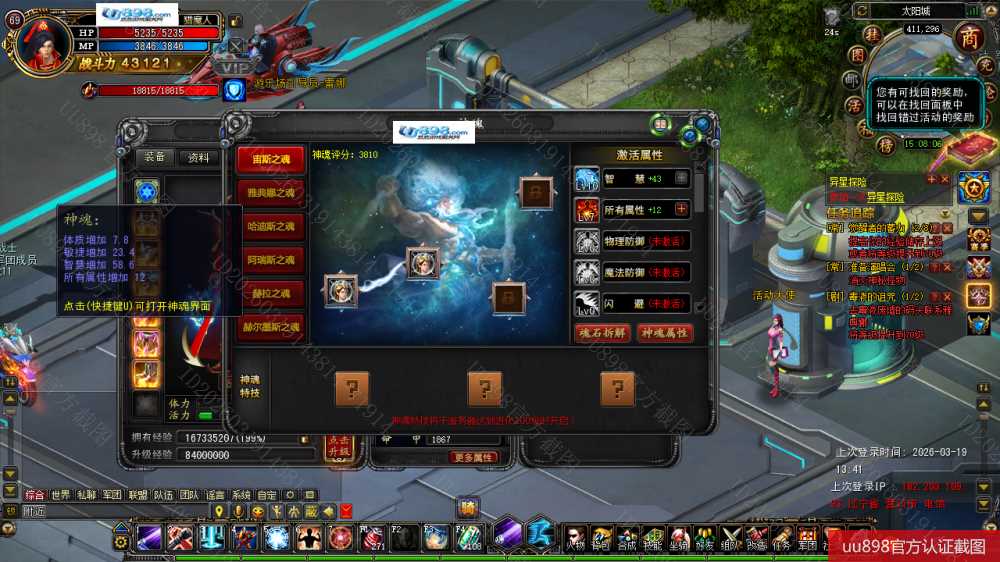Open the 商 shop round button

pos(969,37)
